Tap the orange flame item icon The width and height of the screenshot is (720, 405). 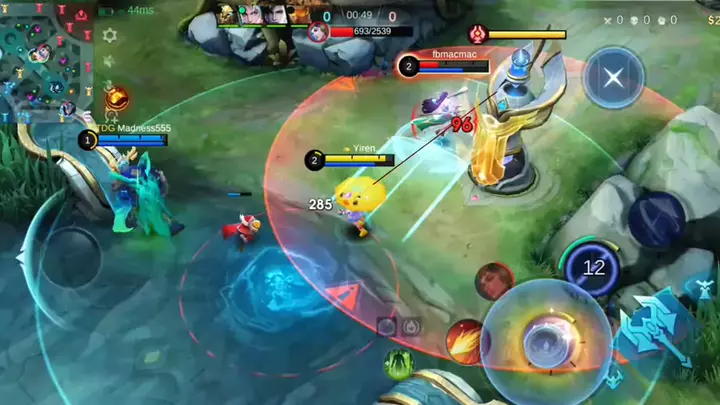point(117,98)
